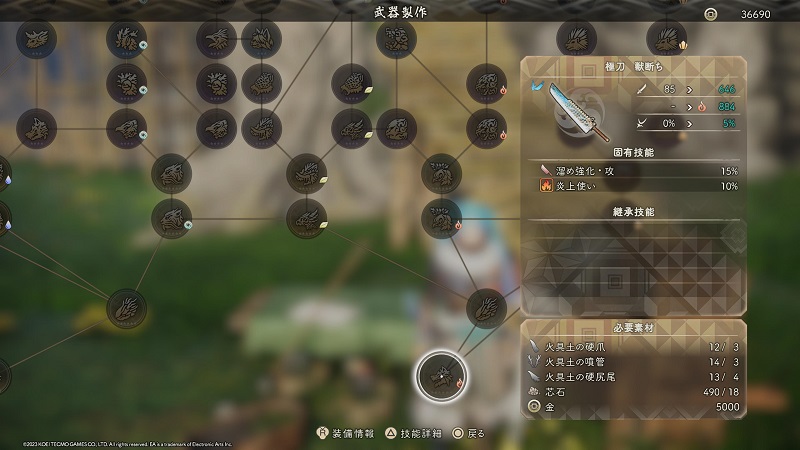Select the 芯石 material row
800x450 pixels.
pos(634,392)
